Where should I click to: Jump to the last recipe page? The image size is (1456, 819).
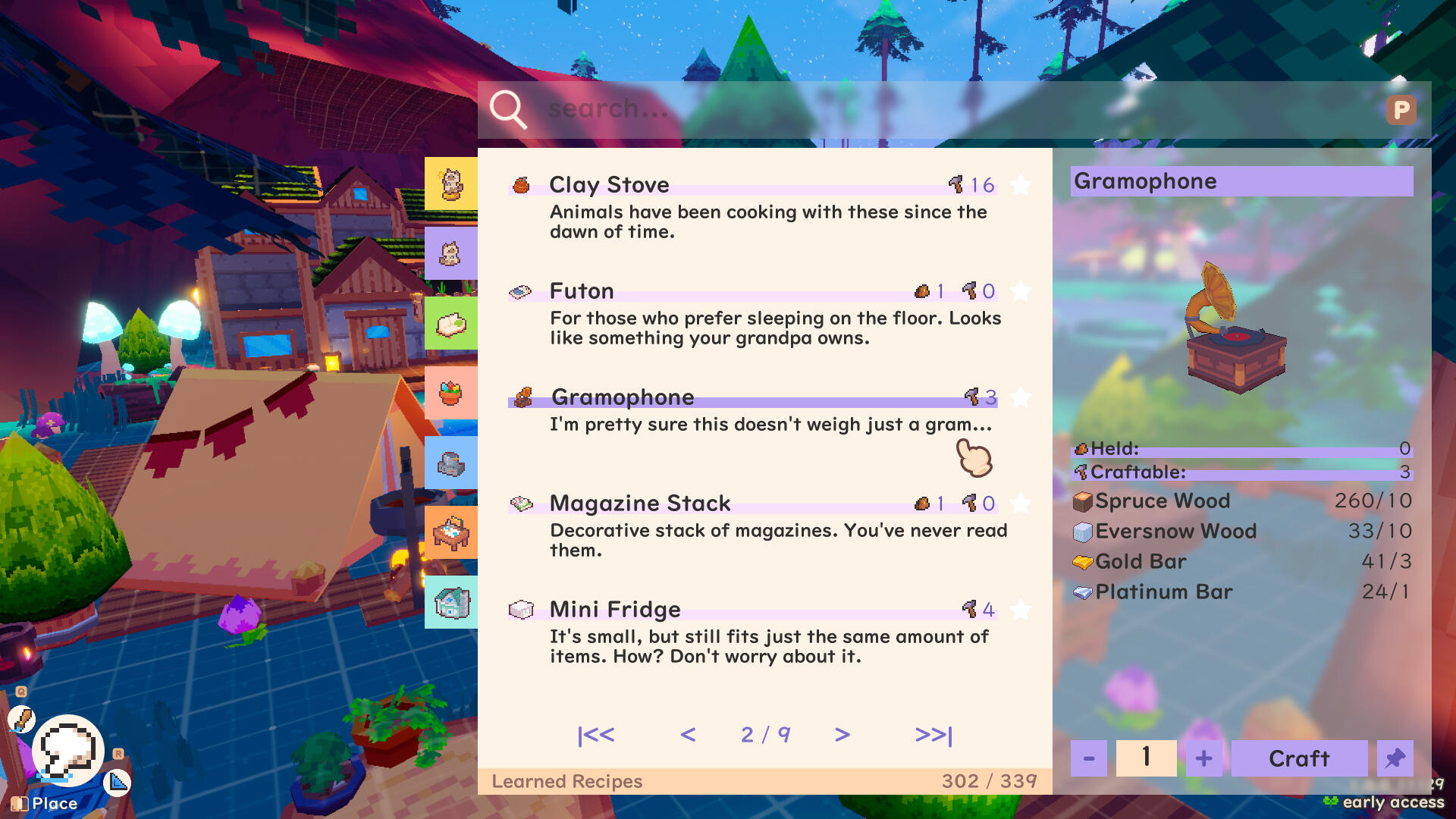[x=934, y=735]
